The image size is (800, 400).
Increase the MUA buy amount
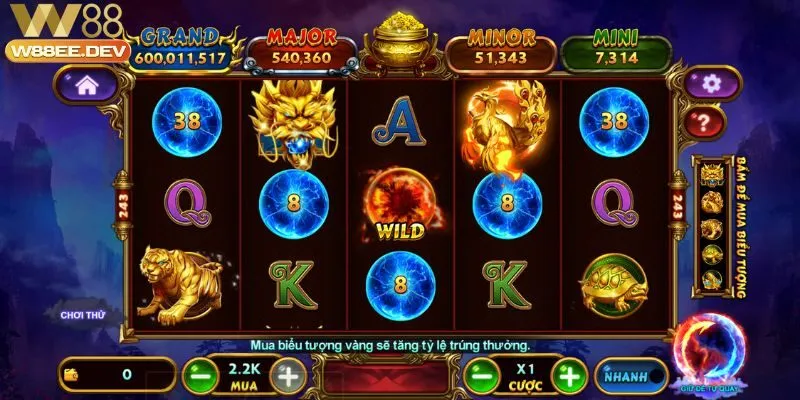(x=287, y=376)
